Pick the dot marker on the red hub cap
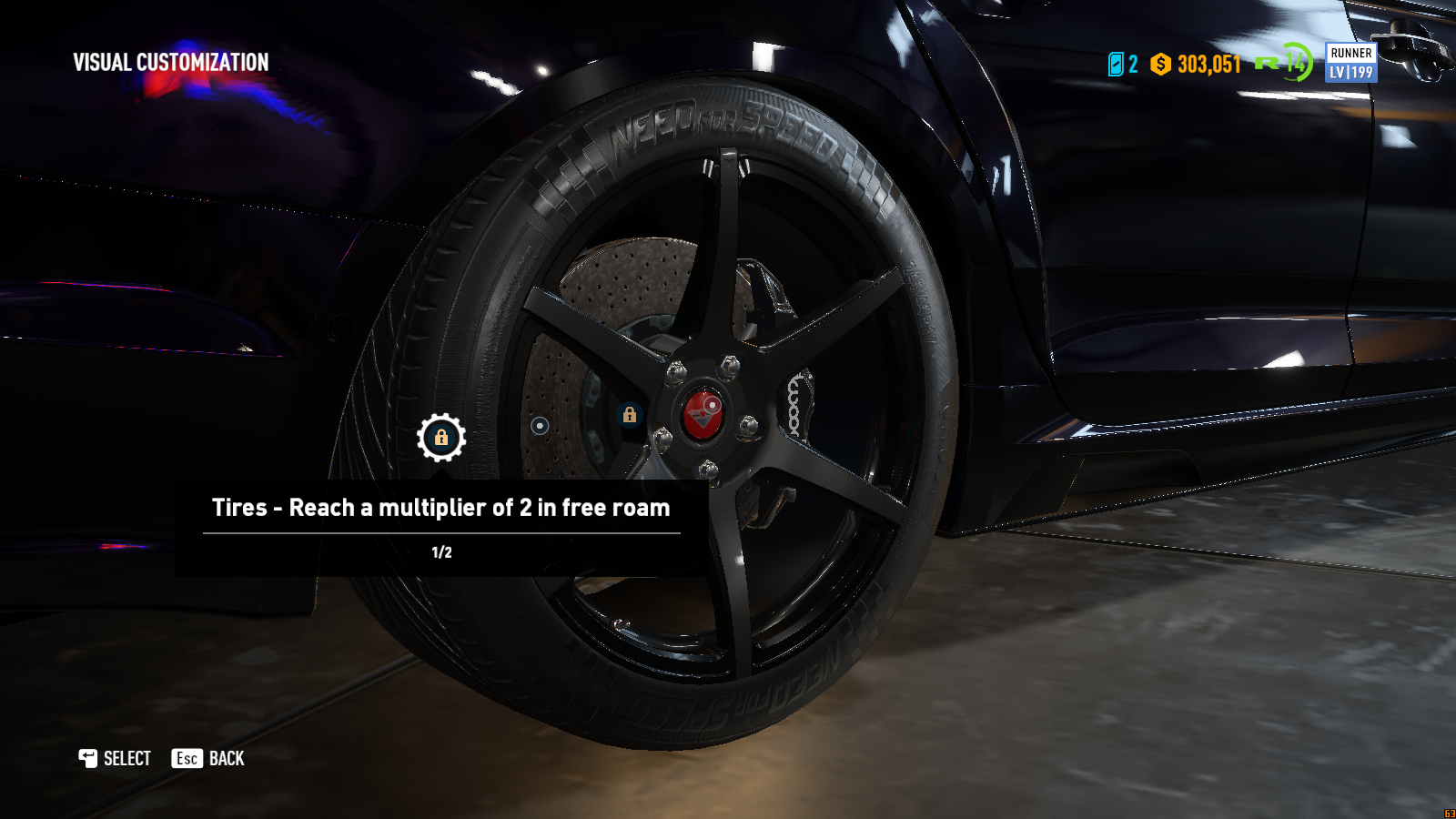 713,404
